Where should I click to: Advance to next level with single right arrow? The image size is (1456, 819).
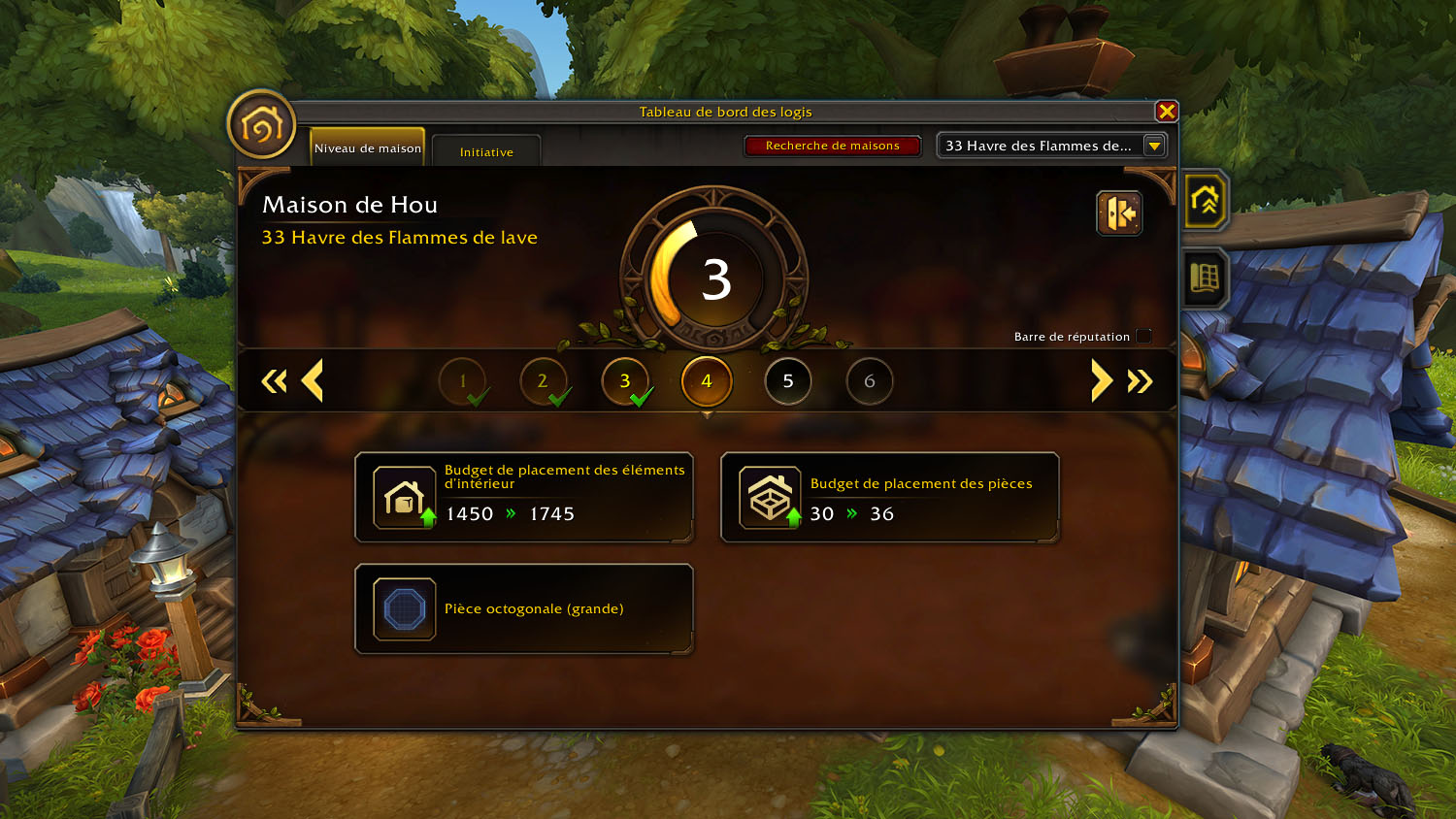[x=1101, y=380]
